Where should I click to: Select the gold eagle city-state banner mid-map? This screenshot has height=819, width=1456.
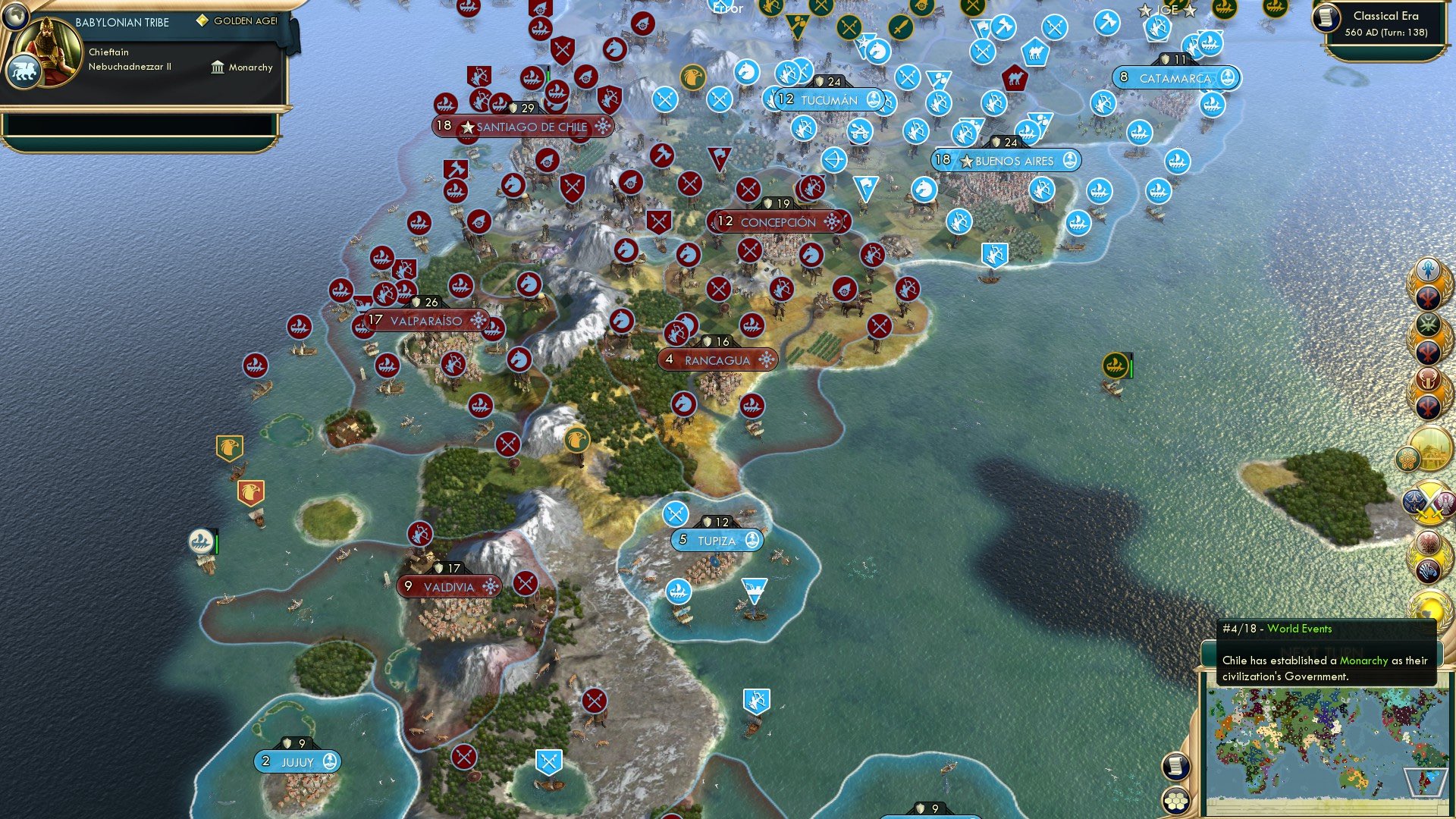click(577, 438)
